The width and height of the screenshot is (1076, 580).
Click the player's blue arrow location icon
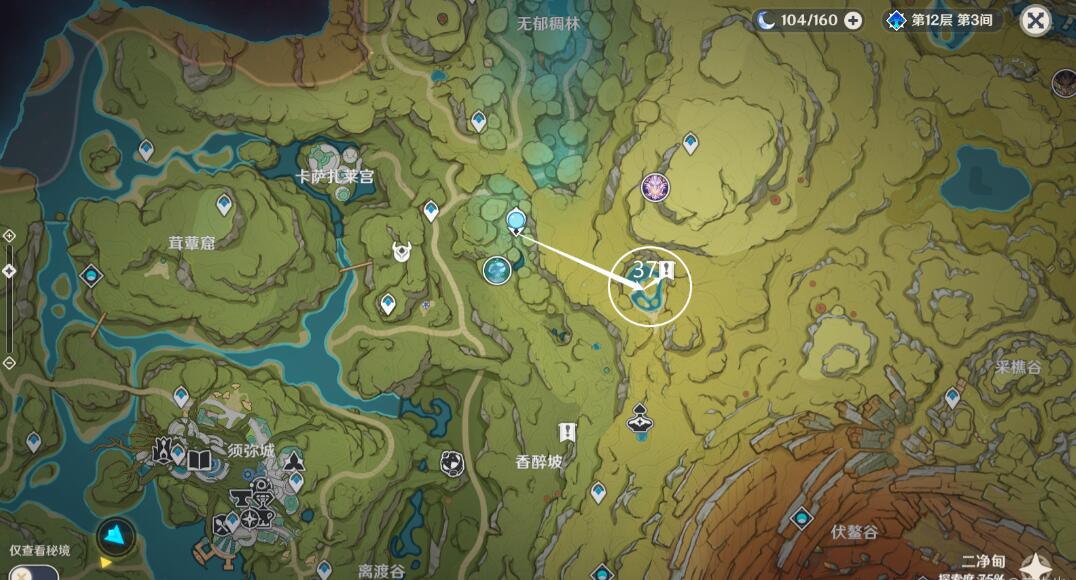click(116, 536)
